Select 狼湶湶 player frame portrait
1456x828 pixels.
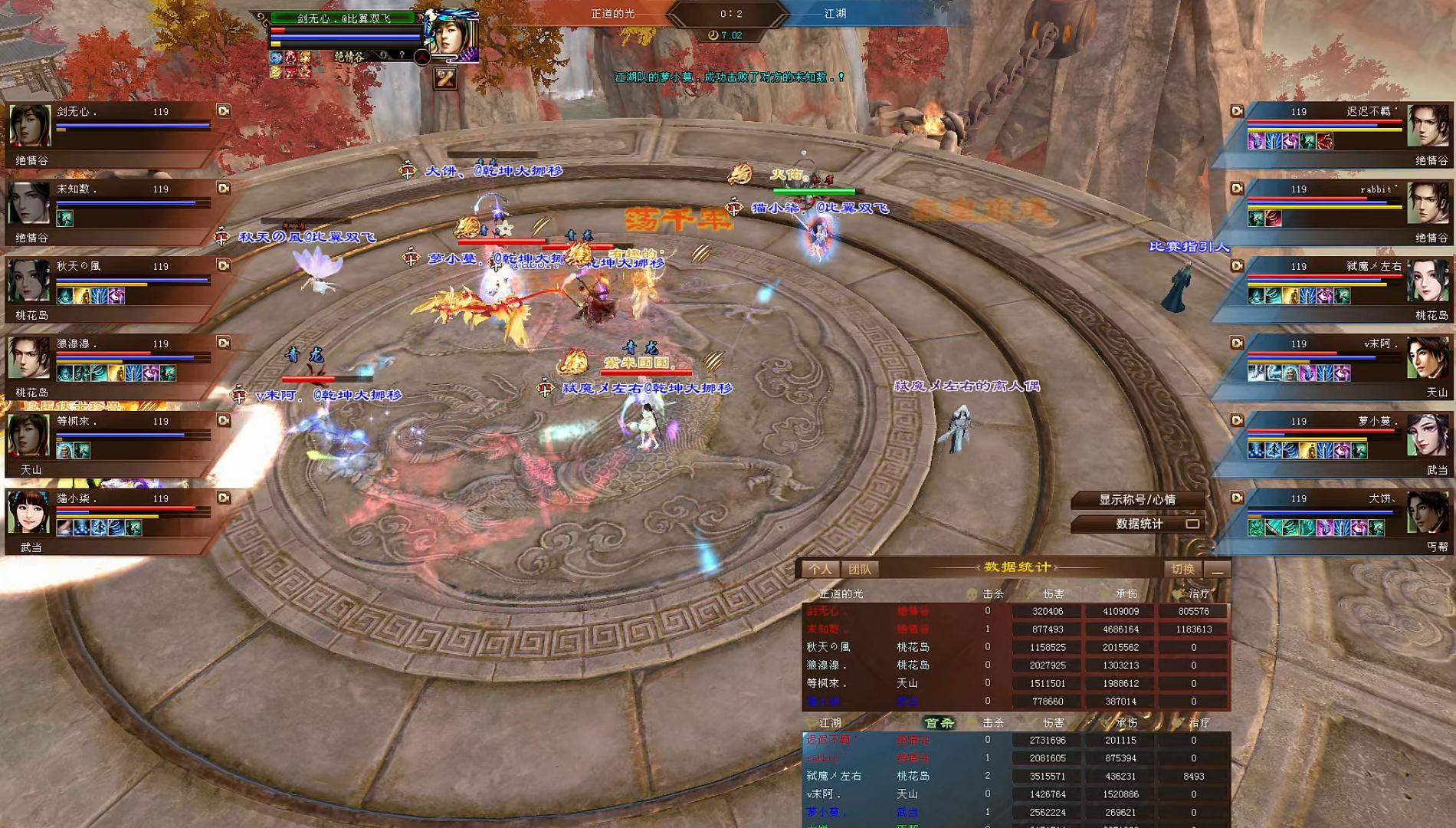point(30,358)
